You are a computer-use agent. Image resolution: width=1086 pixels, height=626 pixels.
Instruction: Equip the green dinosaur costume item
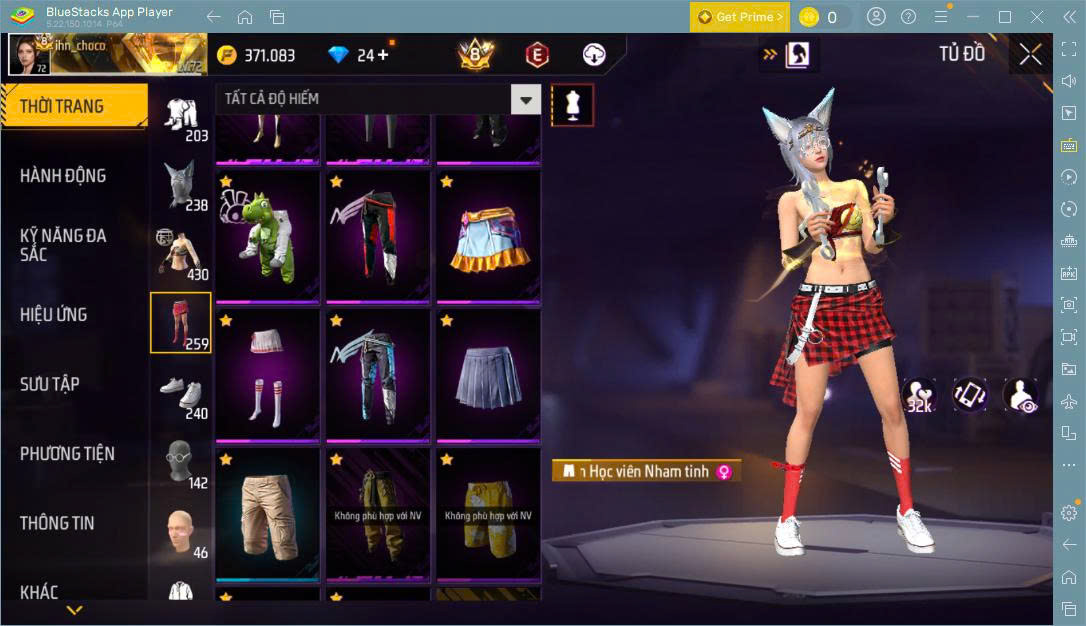click(x=267, y=236)
